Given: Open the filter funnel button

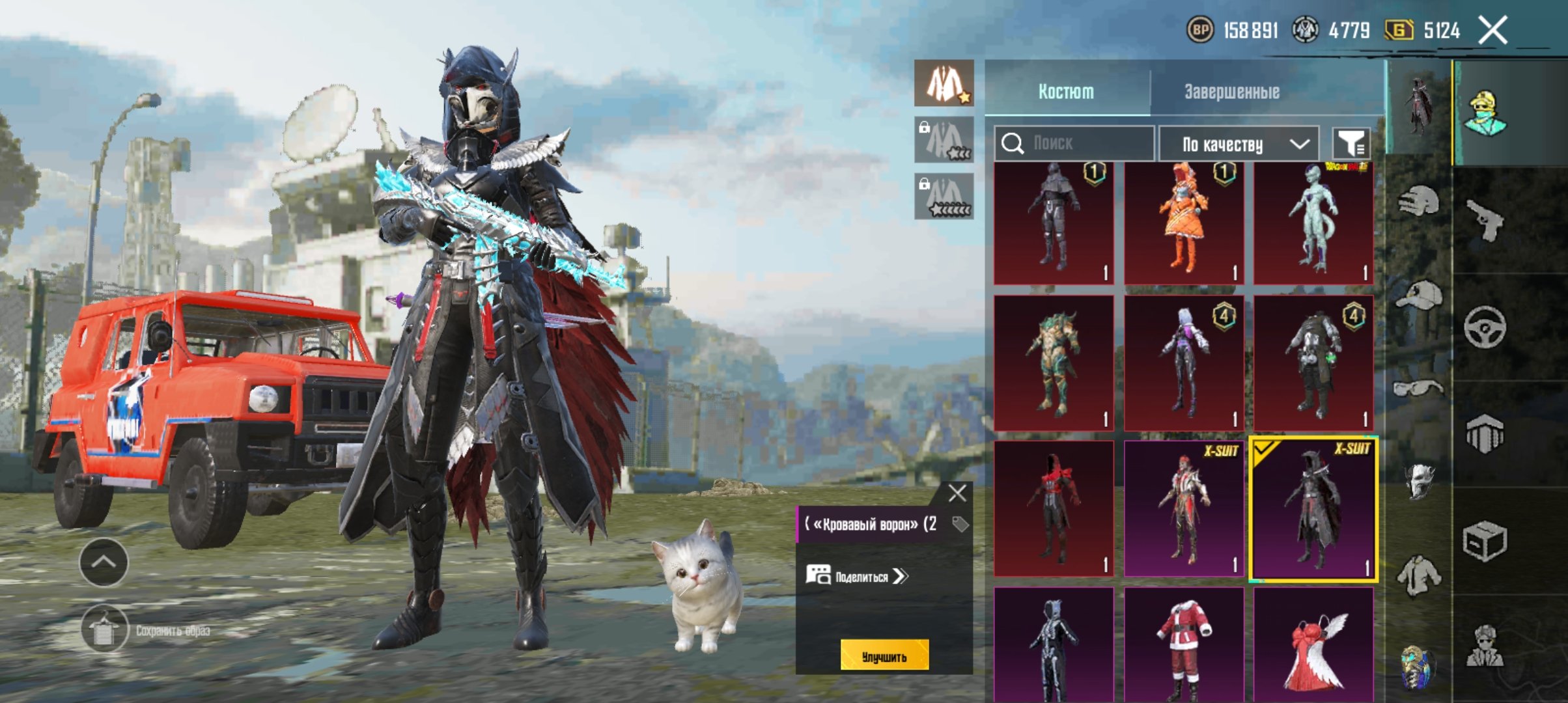Looking at the screenshot, I should 1351,143.
